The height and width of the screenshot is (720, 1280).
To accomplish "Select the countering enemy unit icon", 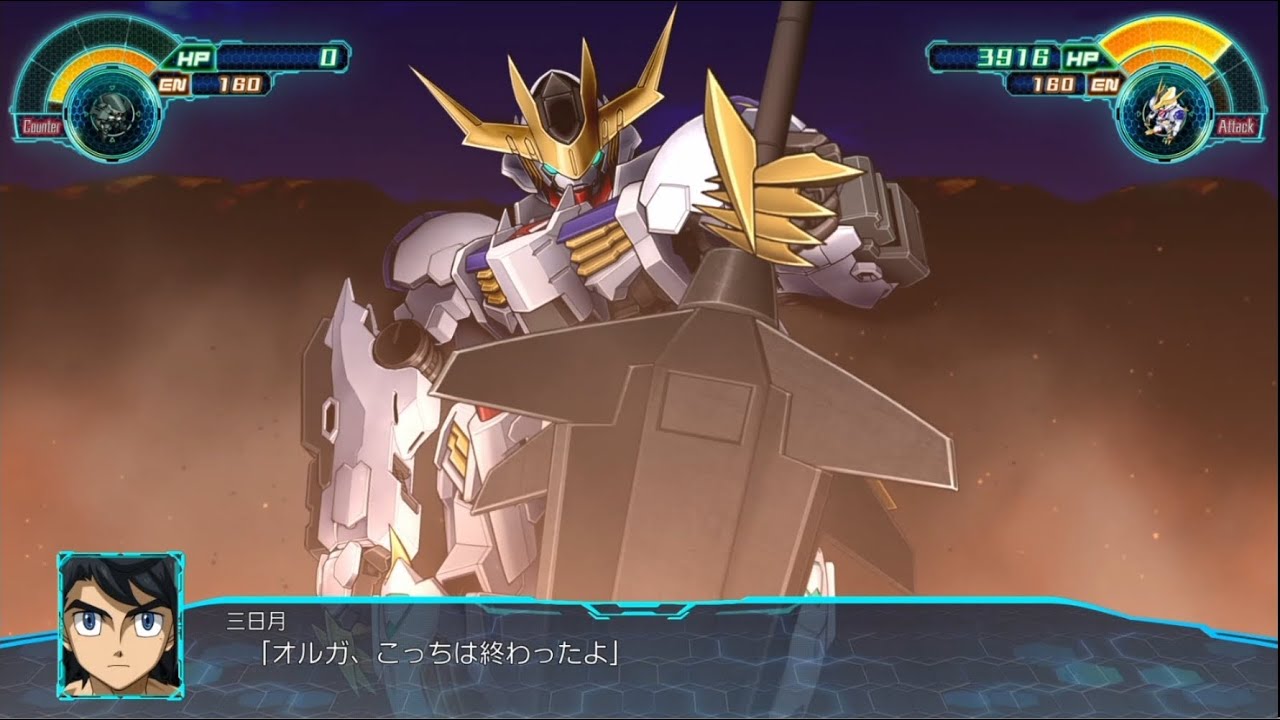I will click(x=113, y=114).
